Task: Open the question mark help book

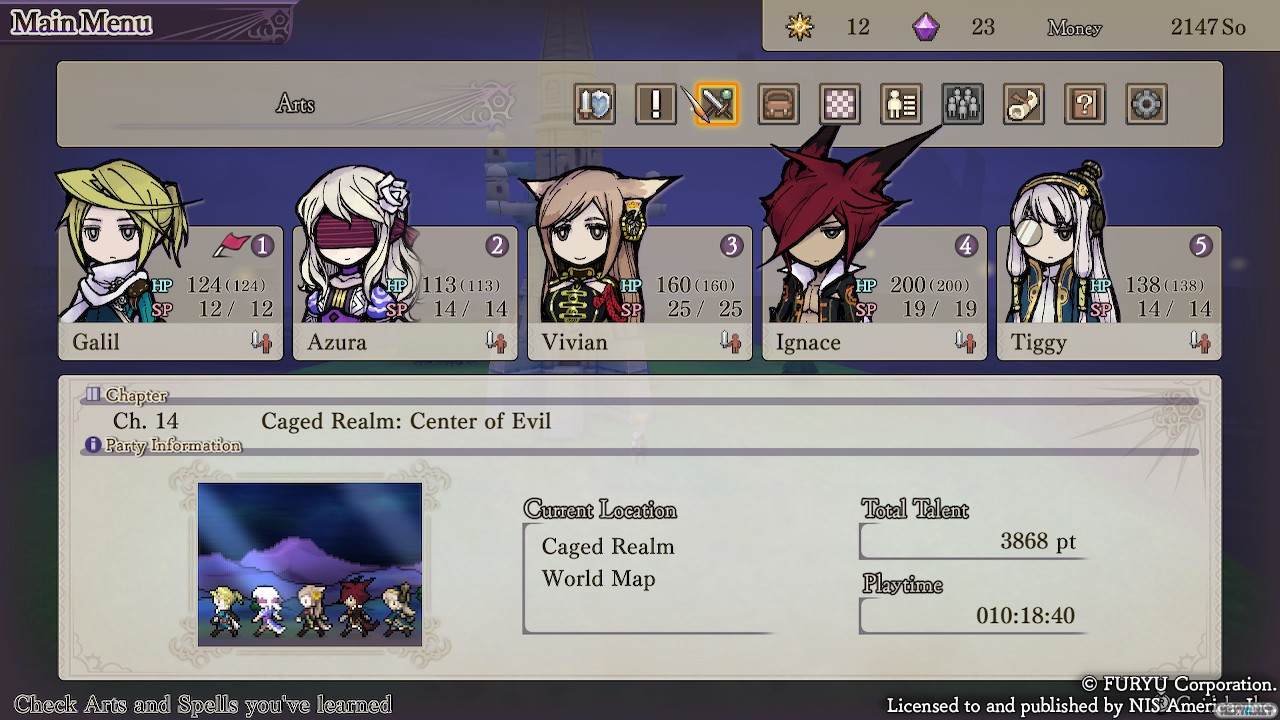Action: tap(1085, 104)
